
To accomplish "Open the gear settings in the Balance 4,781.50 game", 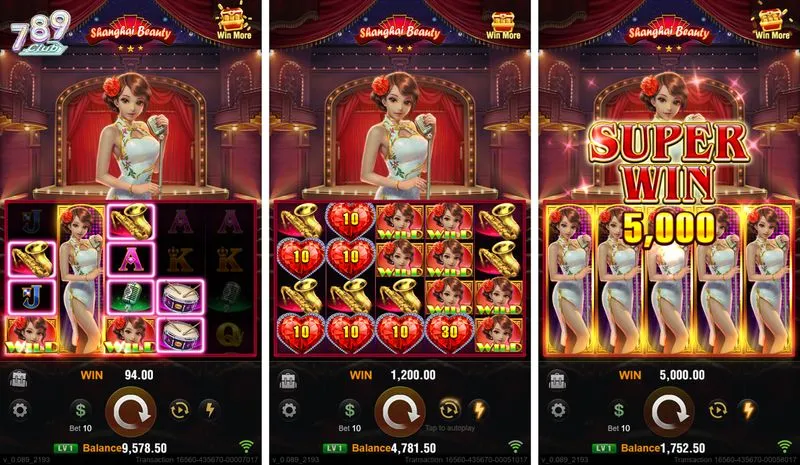I will click(x=288, y=409).
